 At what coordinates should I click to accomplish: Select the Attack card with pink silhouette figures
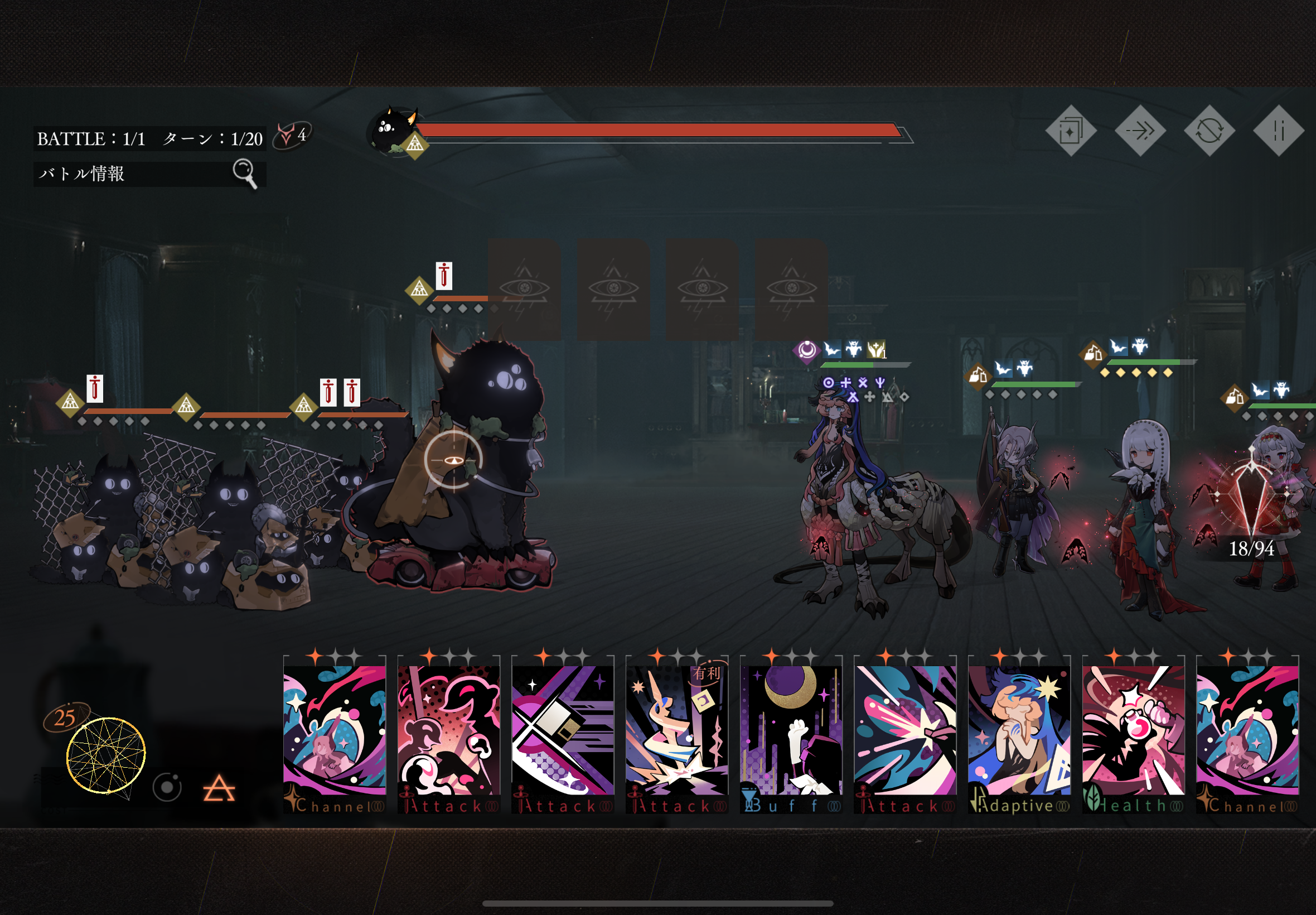coord(448,735)
